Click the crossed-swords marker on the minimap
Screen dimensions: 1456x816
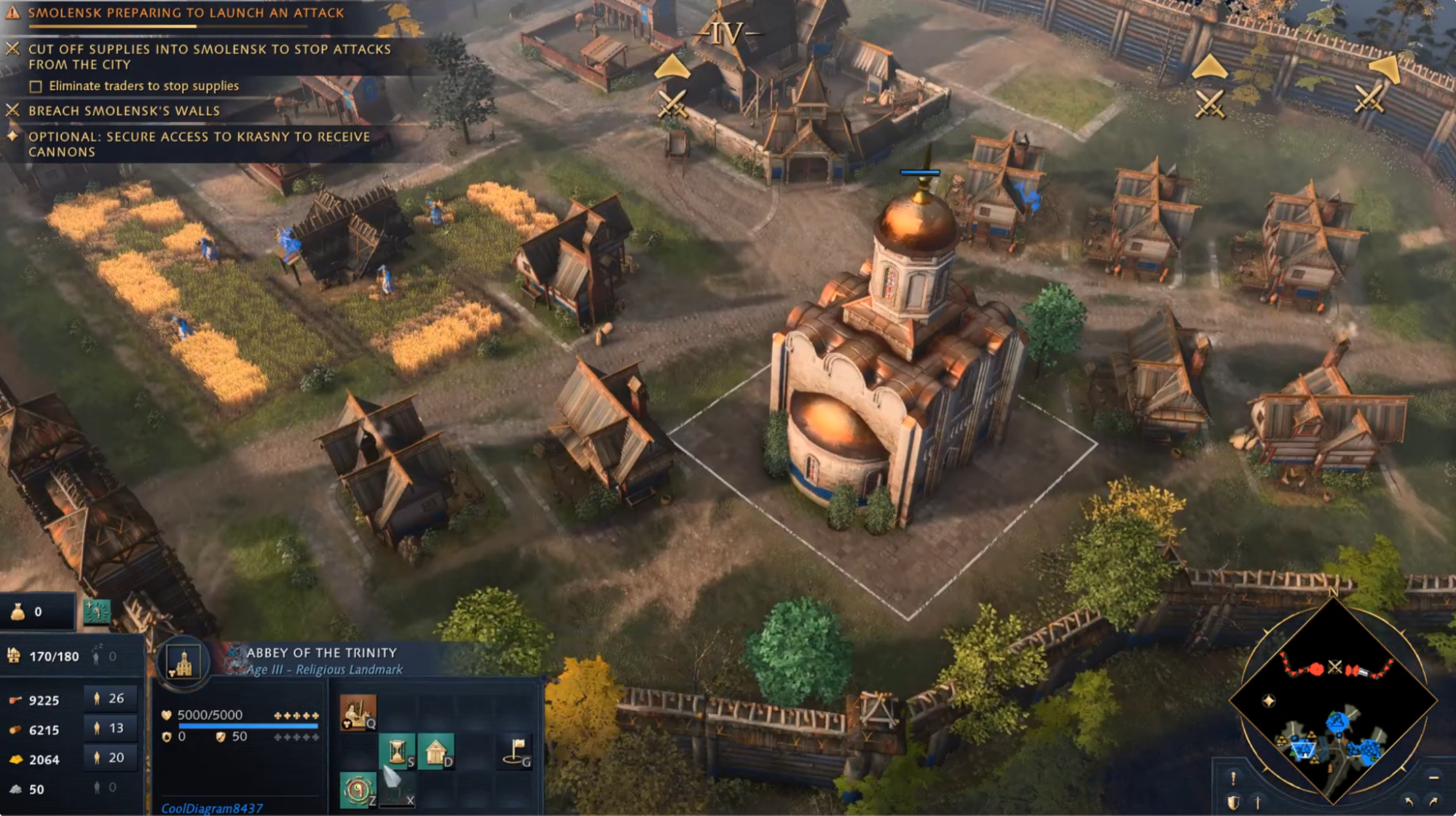click(x=1334, y=666)
